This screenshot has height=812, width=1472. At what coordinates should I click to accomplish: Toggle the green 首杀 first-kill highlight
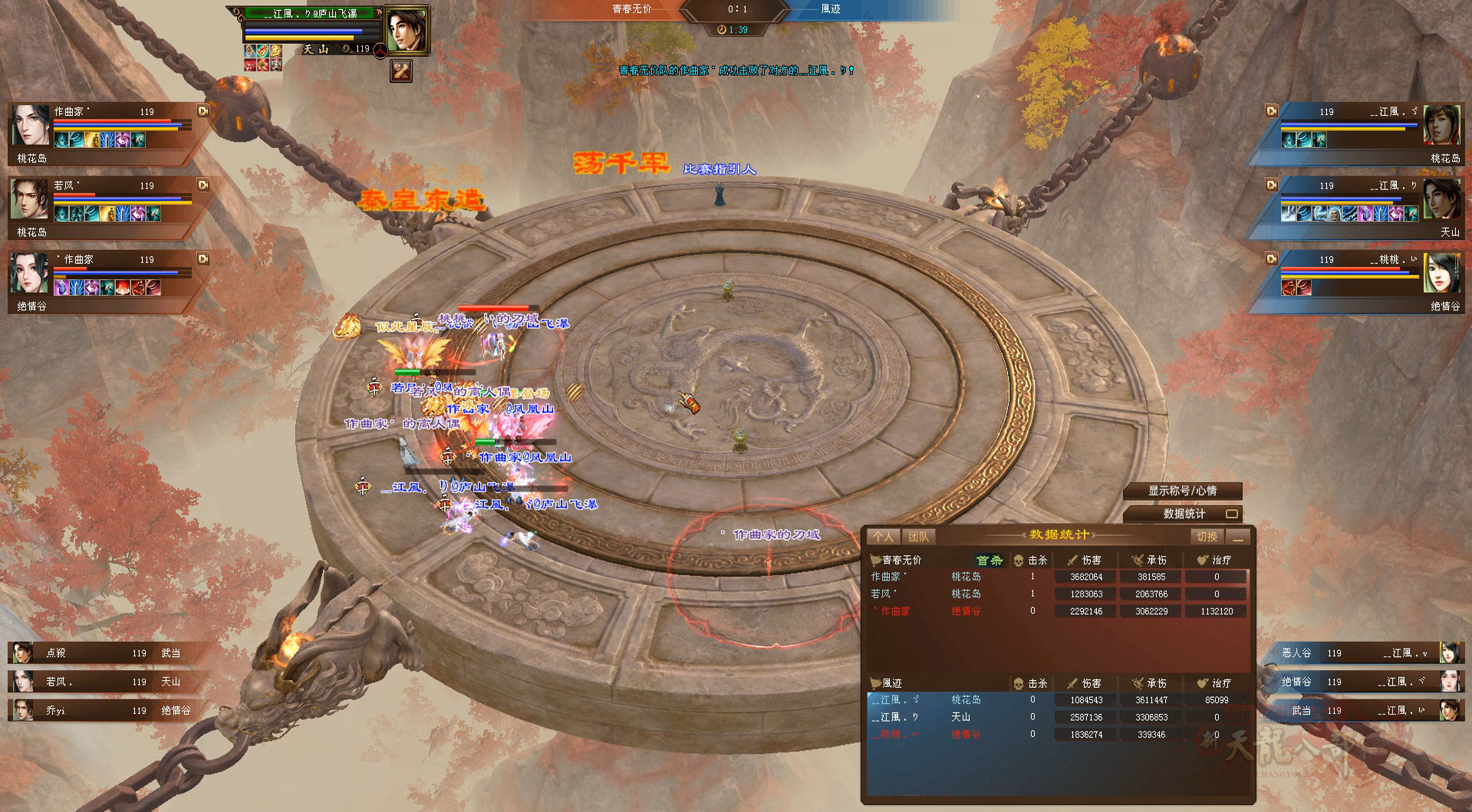pos(989,561)
